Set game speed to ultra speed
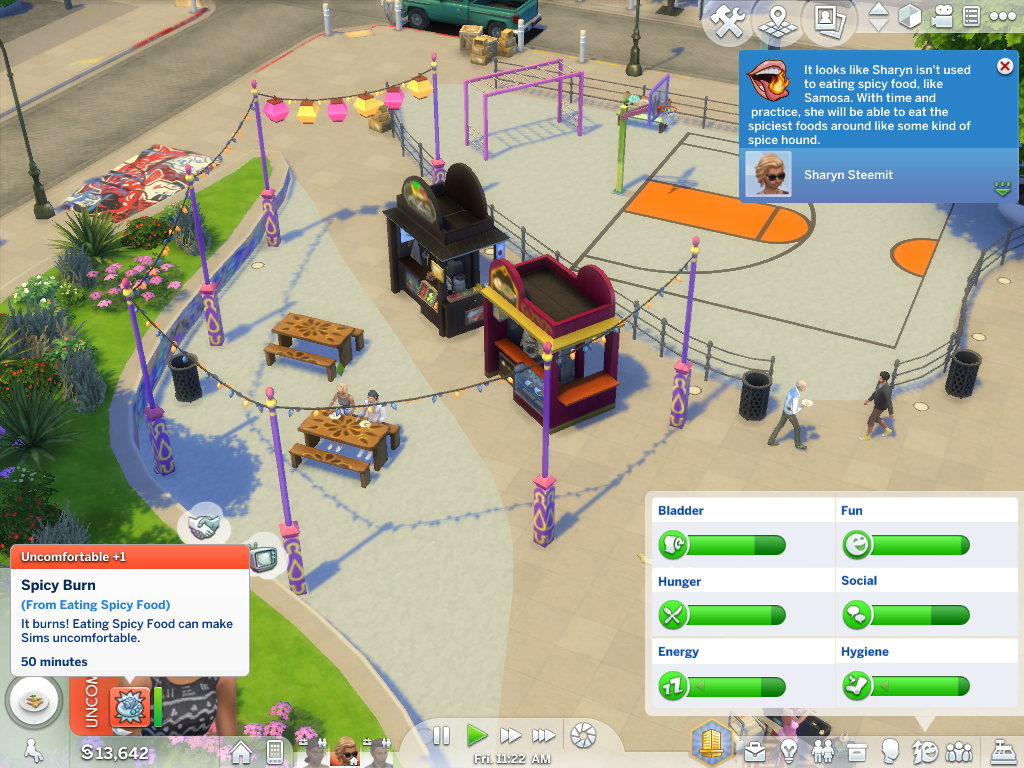The height and width of the screenshot is (768, 1024). coord(544,736)
